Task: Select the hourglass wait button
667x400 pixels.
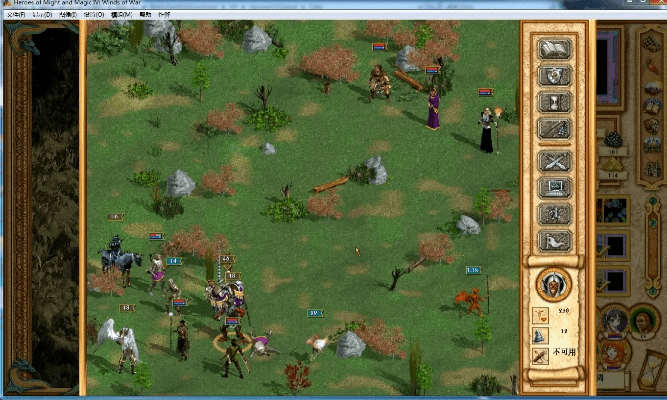Action: click(x=554, y=102)
